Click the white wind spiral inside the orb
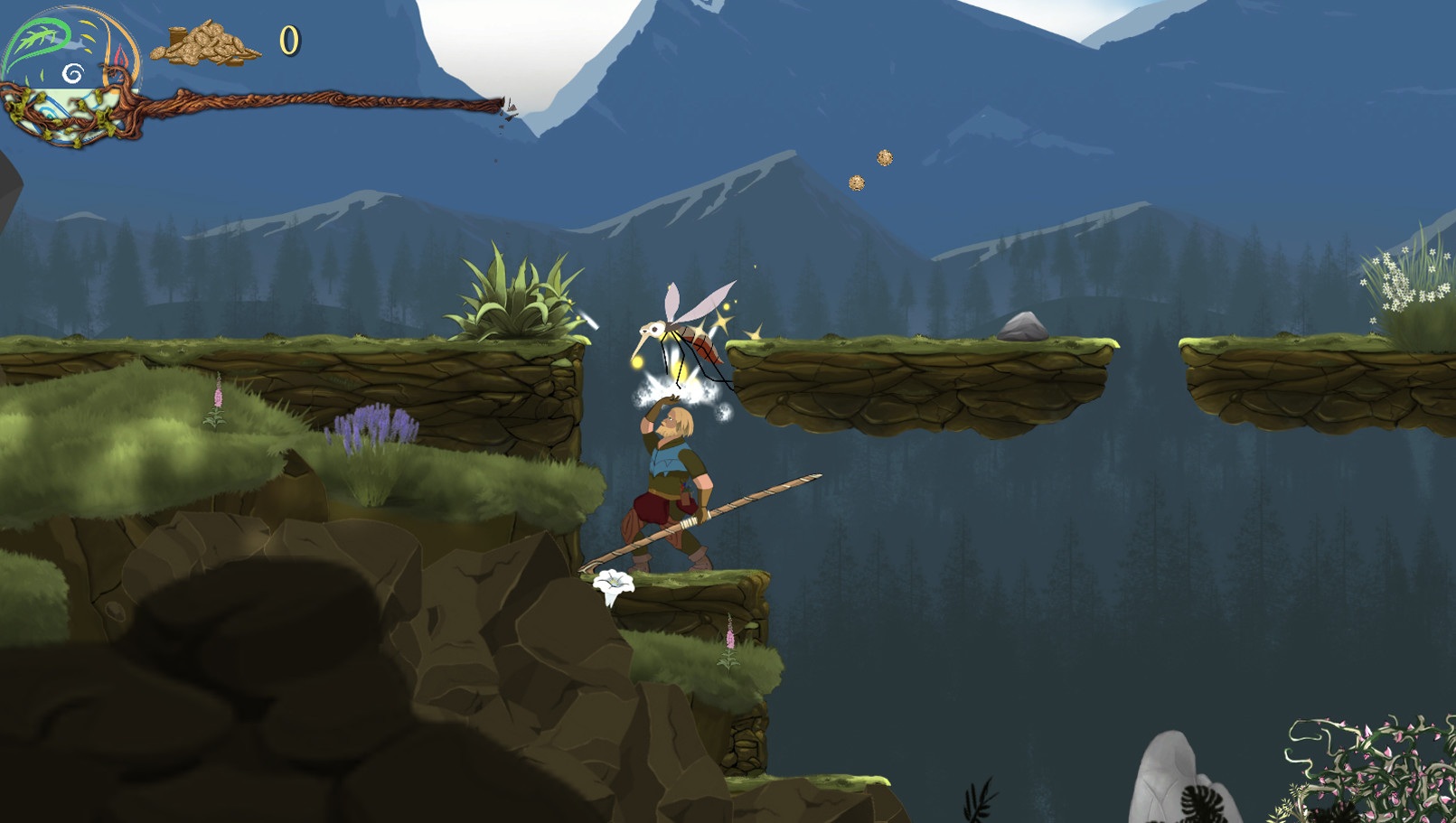 [72, 73]
